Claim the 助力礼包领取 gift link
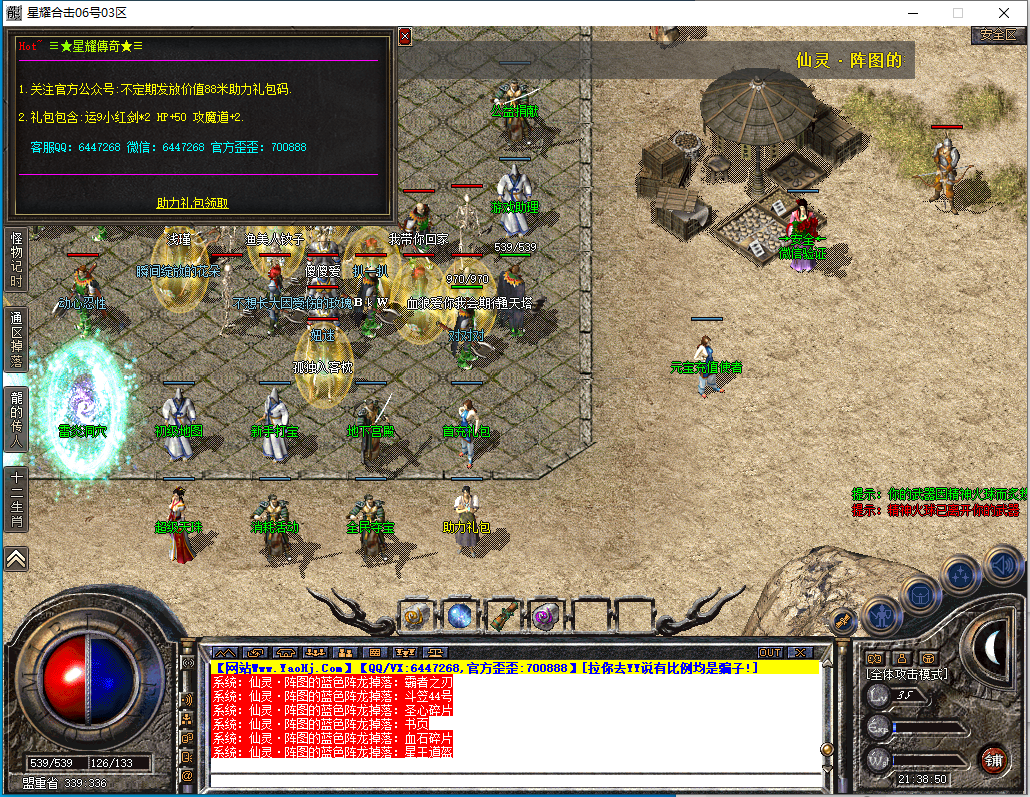1030x797 pixels. coord(192,203)
